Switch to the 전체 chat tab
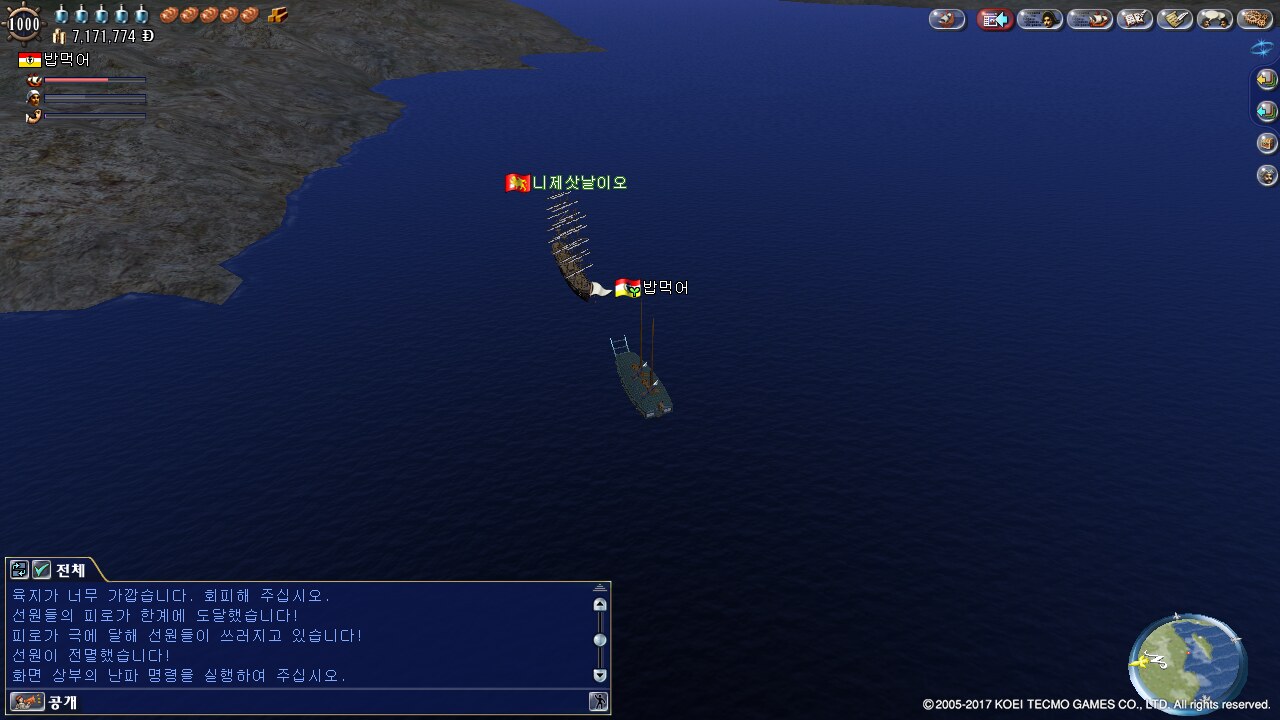The width and height of the screenshot is (1280, 720). (x=70, y=570)
